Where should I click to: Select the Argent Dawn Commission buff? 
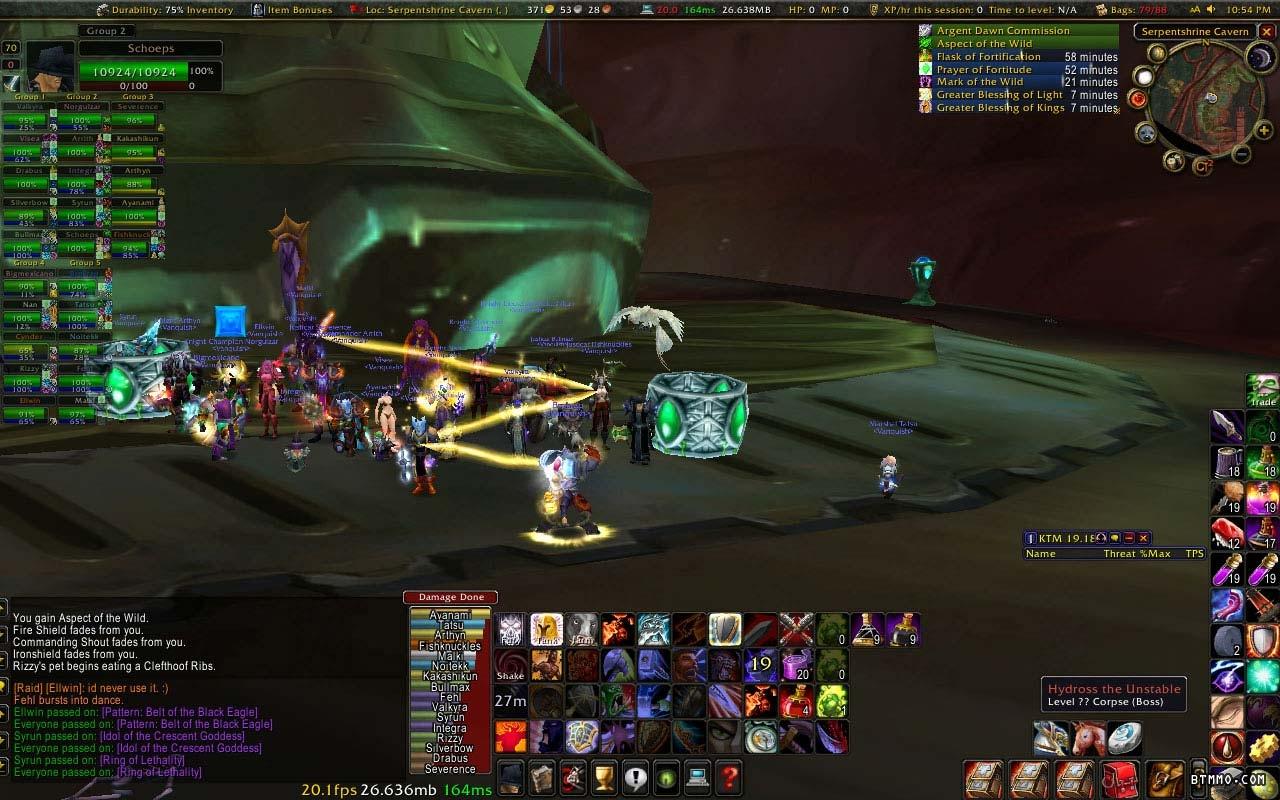(1002, 31)
